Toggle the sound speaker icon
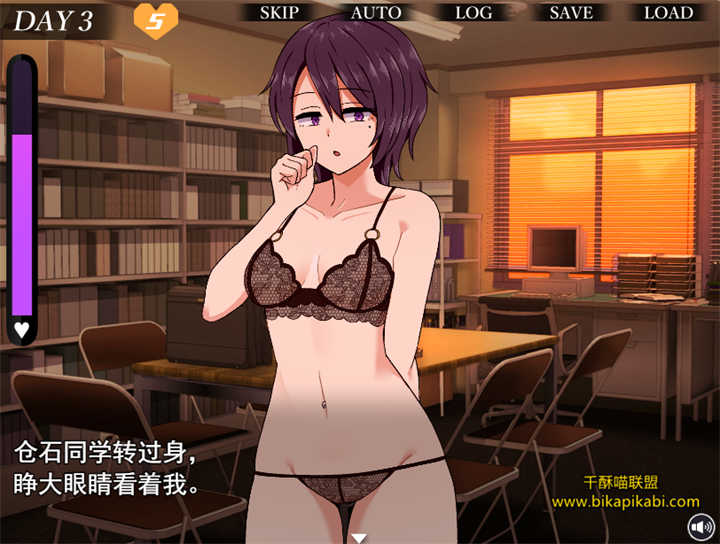This screenshot has width=720, height=544. tap(699, 526)
